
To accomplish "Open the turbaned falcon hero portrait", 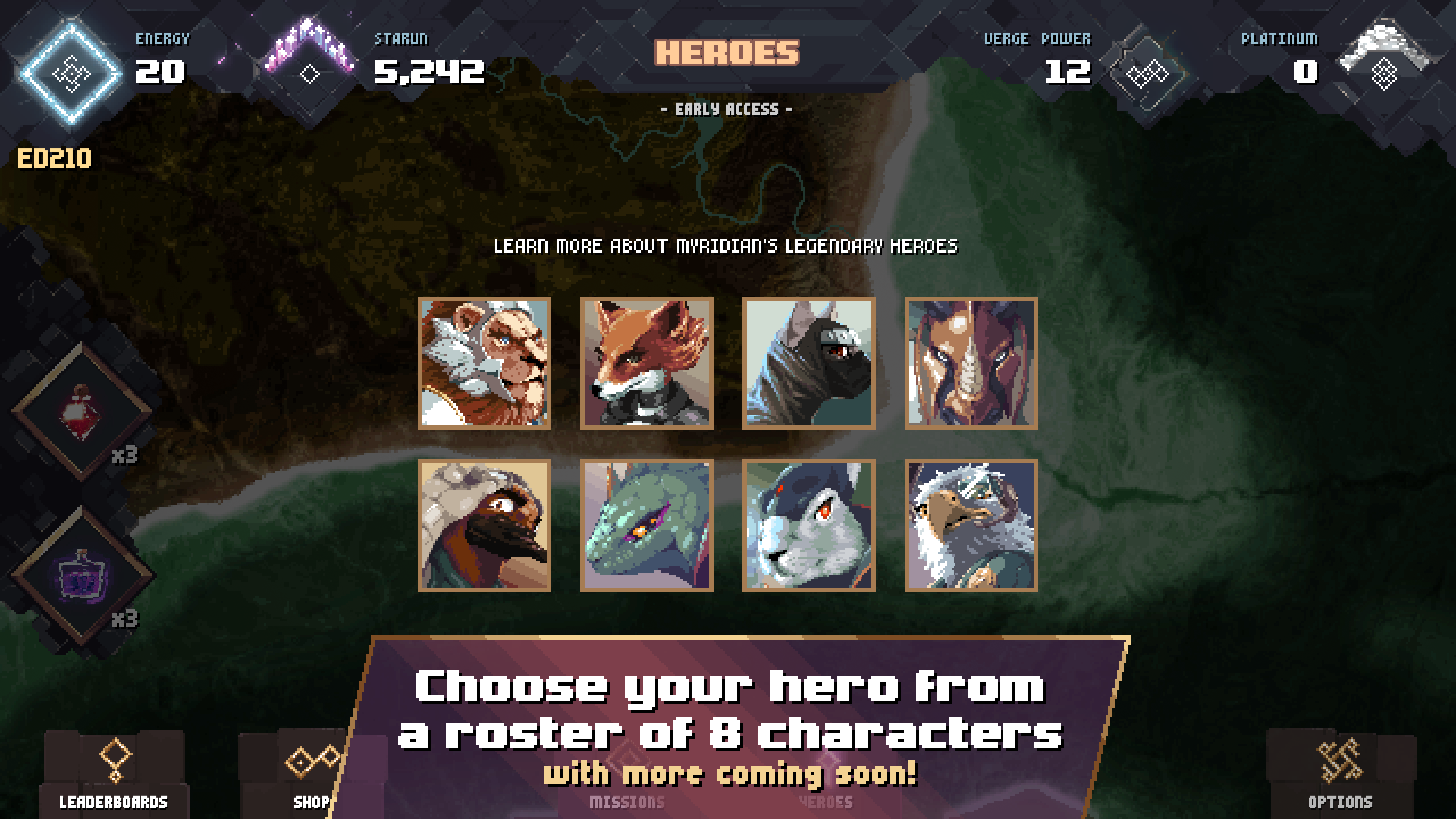I will pyautogui.click(x=485, y=525).
